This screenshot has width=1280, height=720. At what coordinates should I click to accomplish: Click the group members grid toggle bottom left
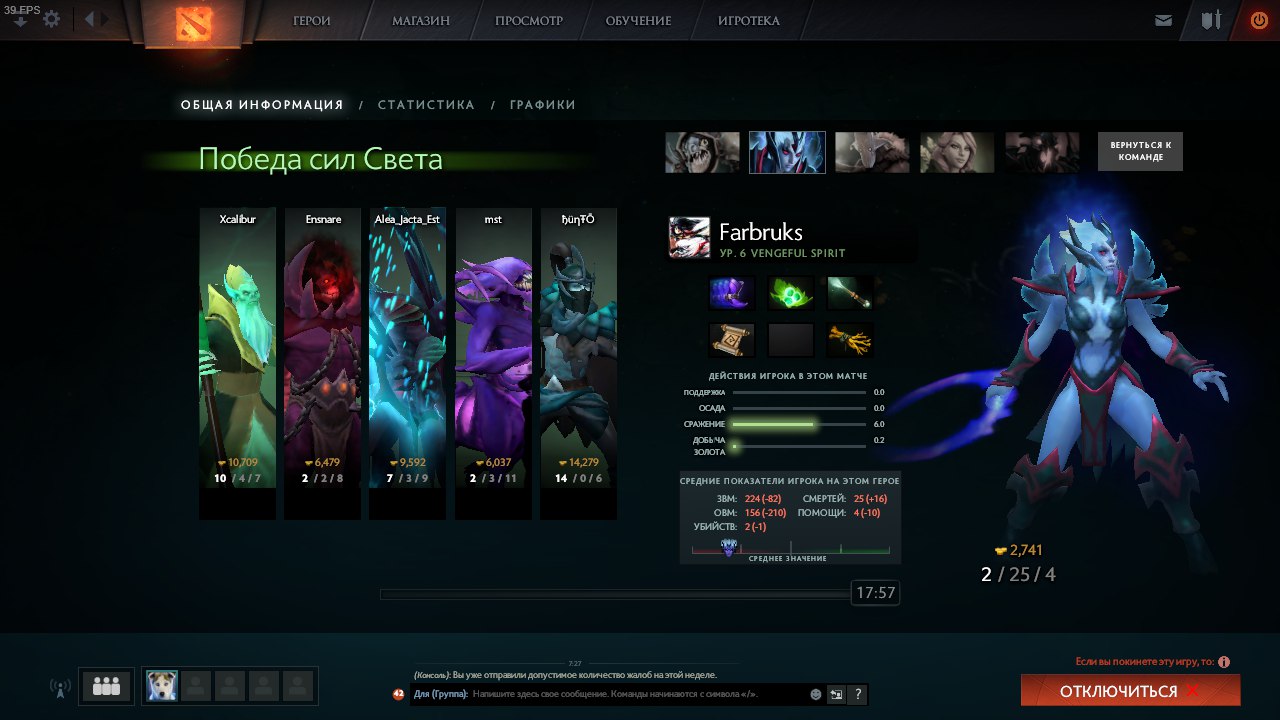(x=106, y=686)
